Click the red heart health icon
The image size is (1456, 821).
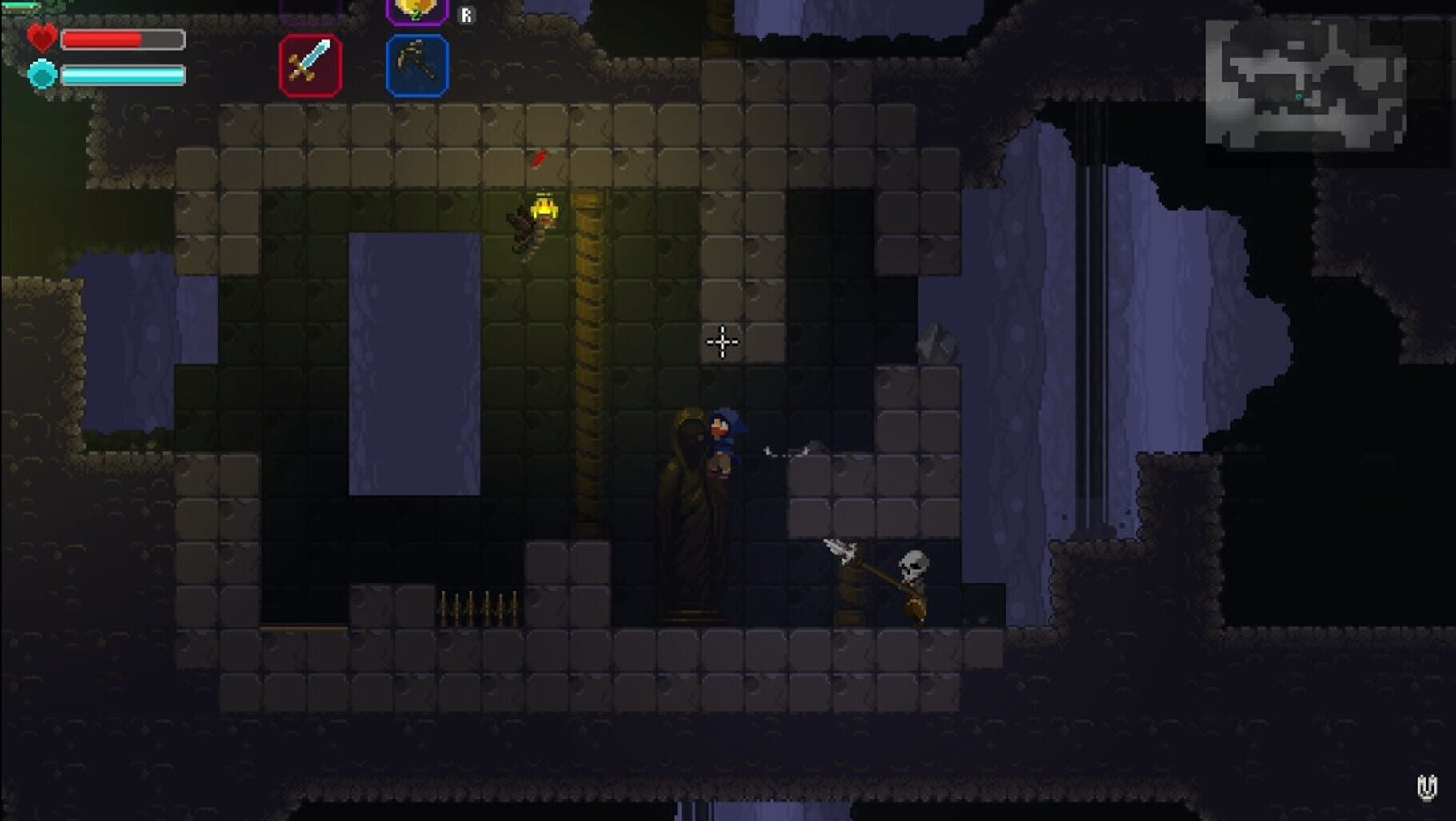(x=42, y=36)
